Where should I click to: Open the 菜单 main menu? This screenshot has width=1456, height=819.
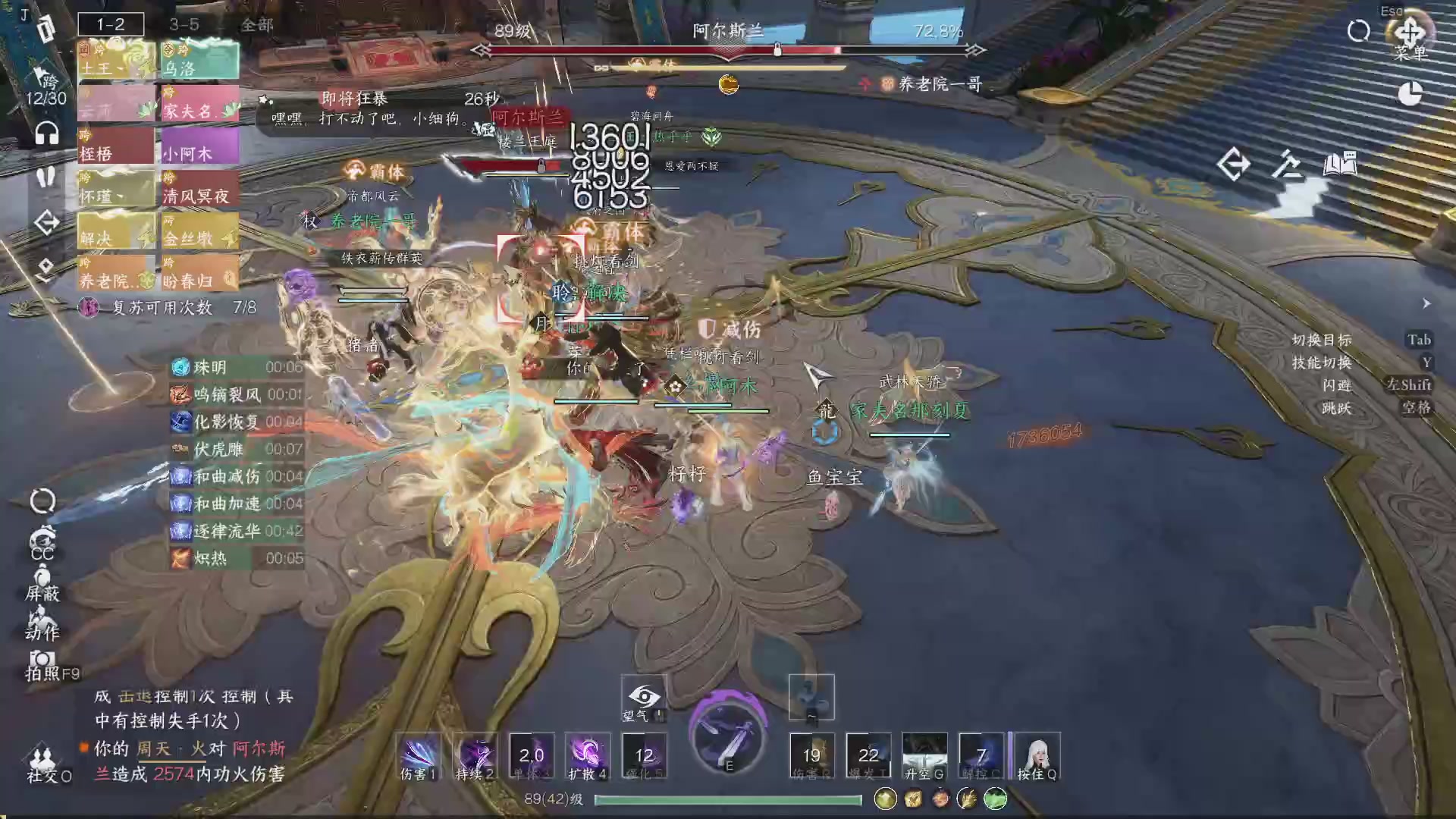[x=1409, y=36]
